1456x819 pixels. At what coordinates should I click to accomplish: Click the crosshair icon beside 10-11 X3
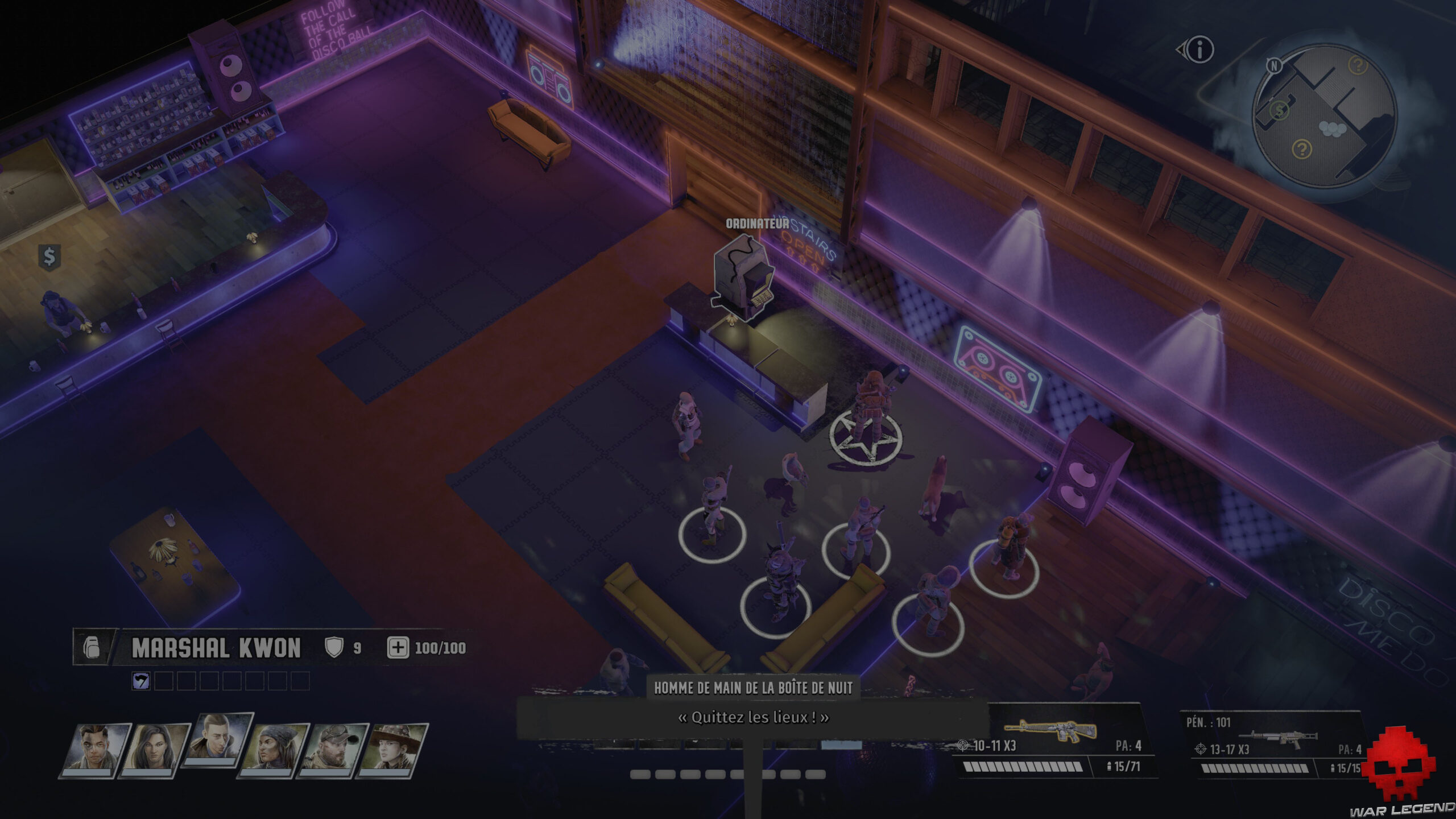coord(963,747)
